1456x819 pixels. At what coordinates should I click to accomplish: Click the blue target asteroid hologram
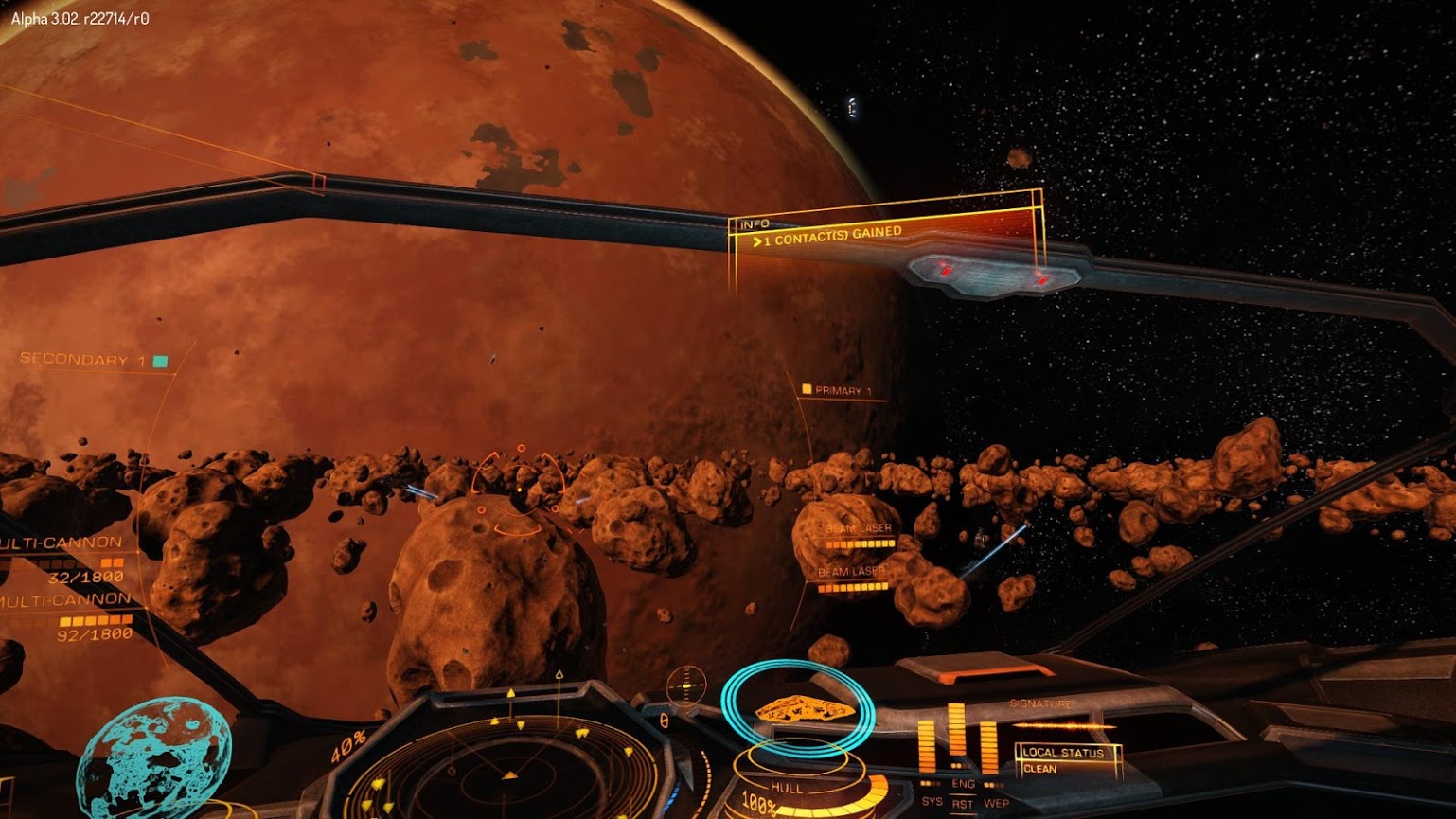153,759
